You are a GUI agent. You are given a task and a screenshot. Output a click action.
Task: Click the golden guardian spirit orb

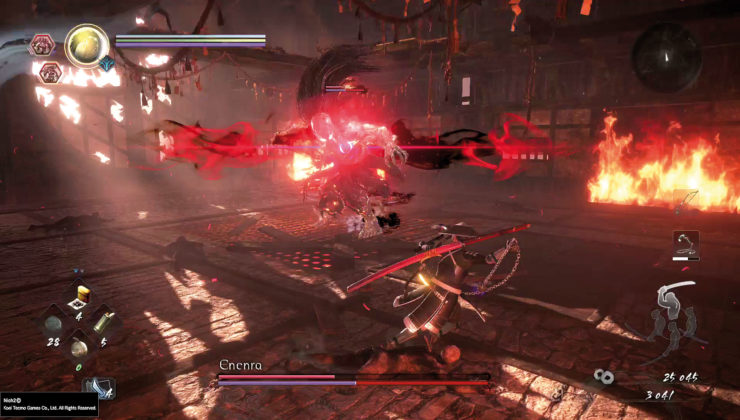[87, 45]
